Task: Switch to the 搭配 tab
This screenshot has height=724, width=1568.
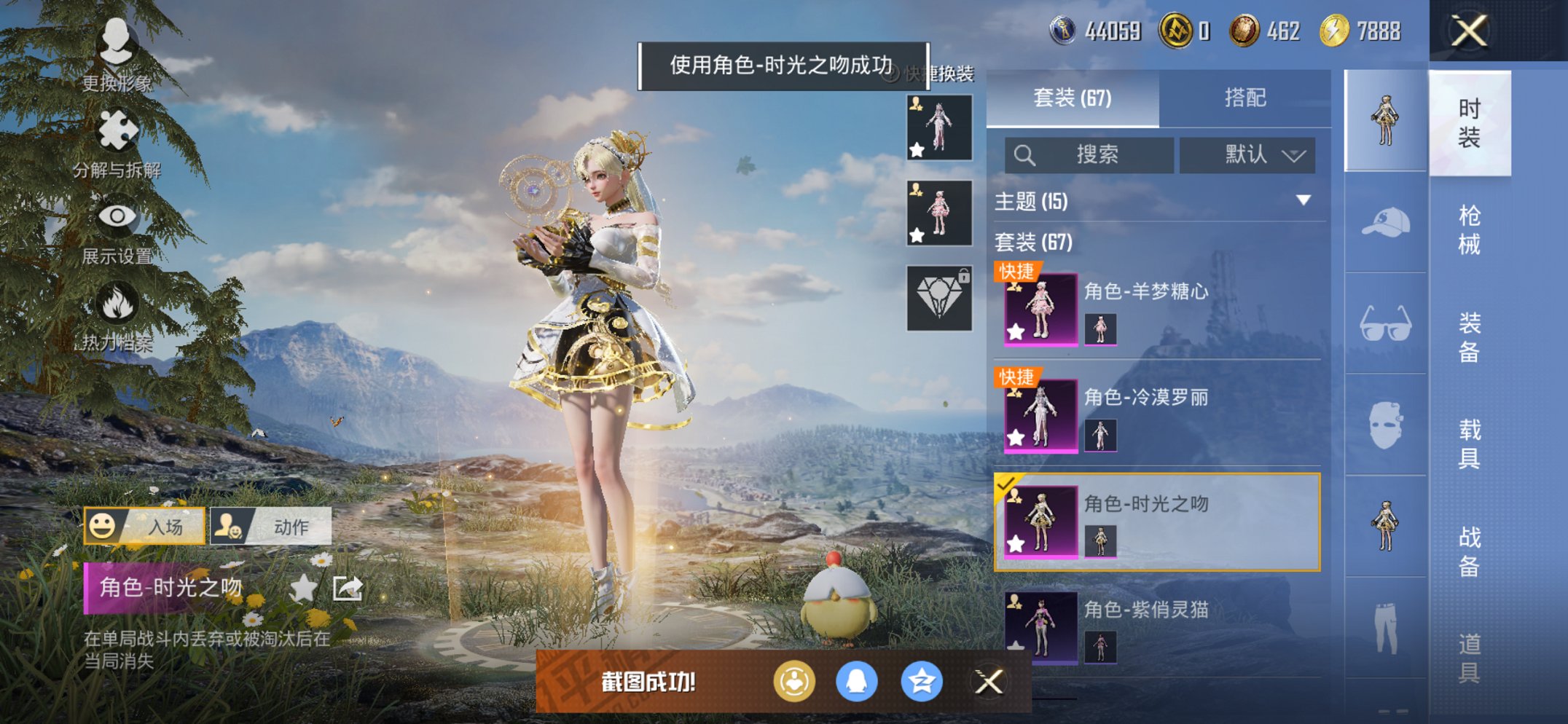Action: point(1247,97)
